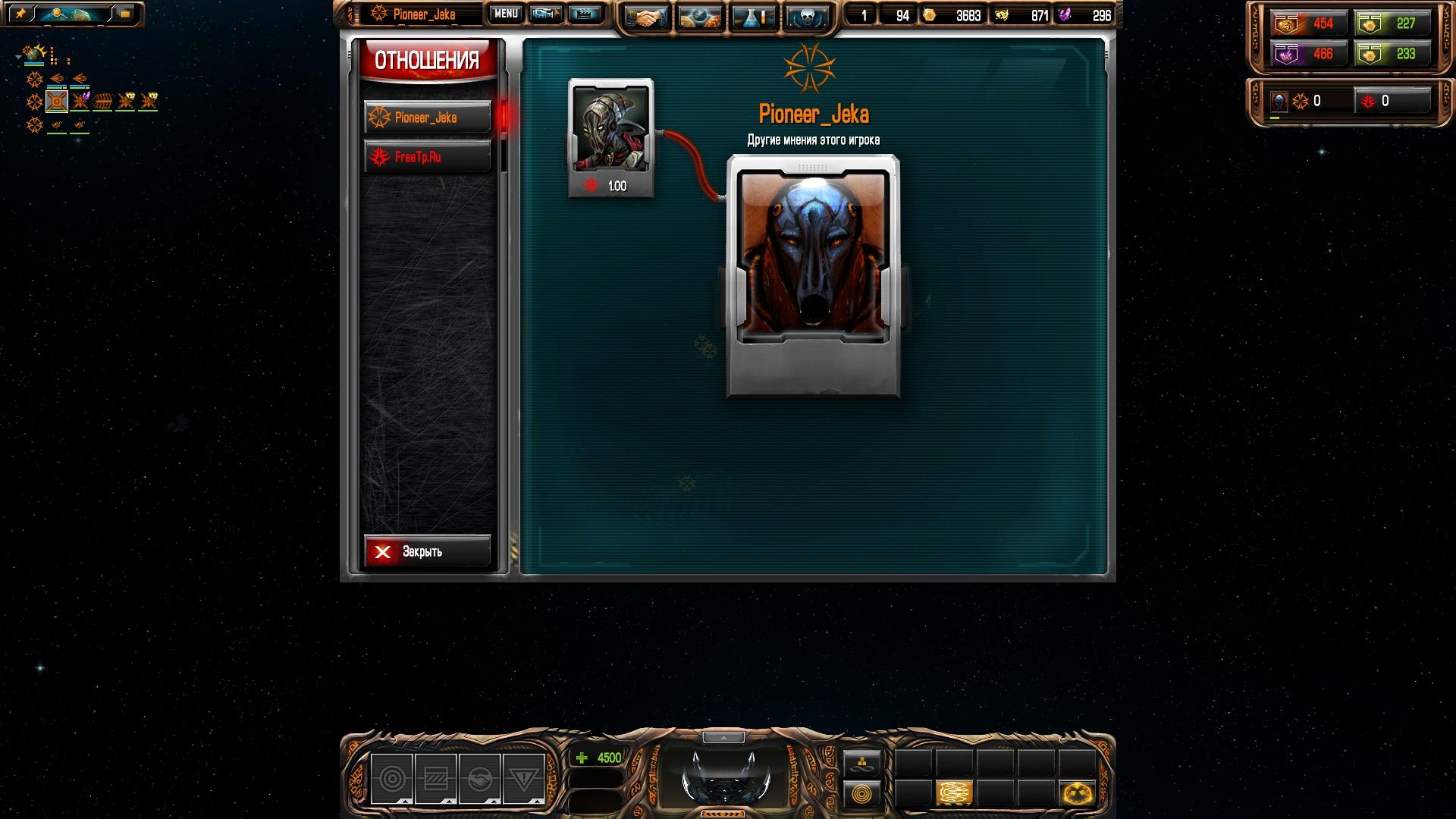Screen dimensions: 1456x819
Task: Click the clapperboard icon in the top bar
Action: (584, 14)
